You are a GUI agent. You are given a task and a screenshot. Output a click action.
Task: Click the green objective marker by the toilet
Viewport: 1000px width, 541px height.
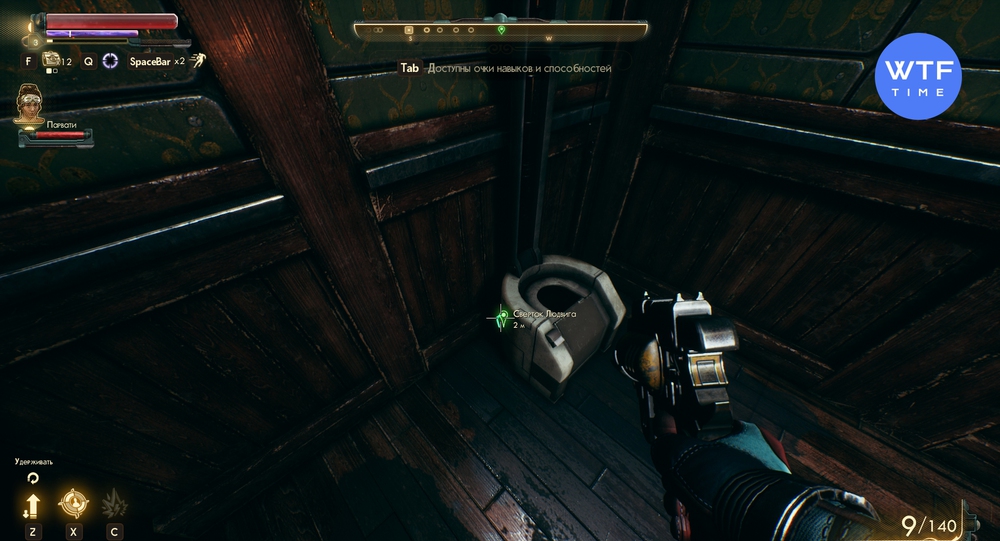click(x=503, y=316)
